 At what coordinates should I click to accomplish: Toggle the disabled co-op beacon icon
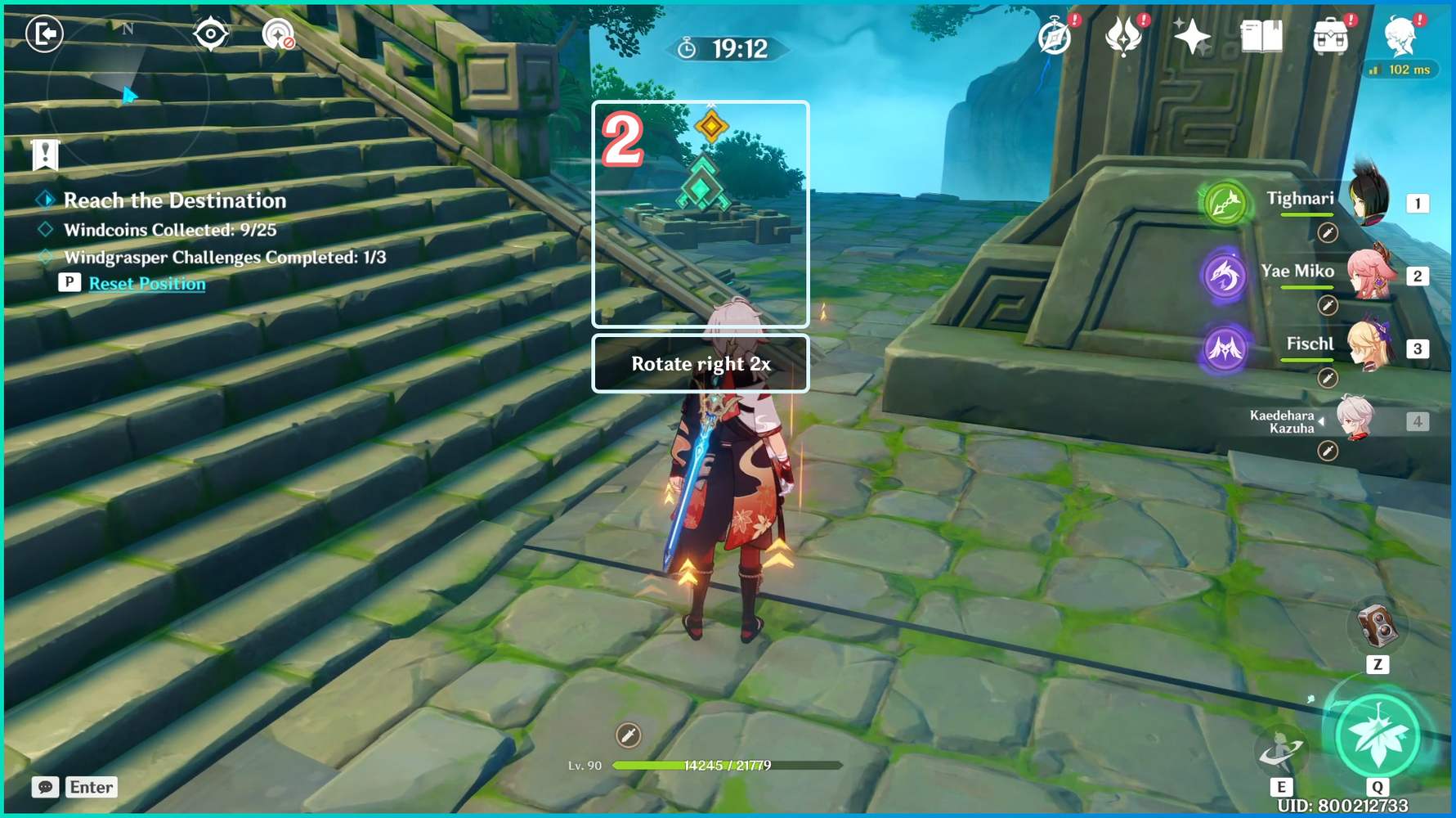click(x=276, y=34)
